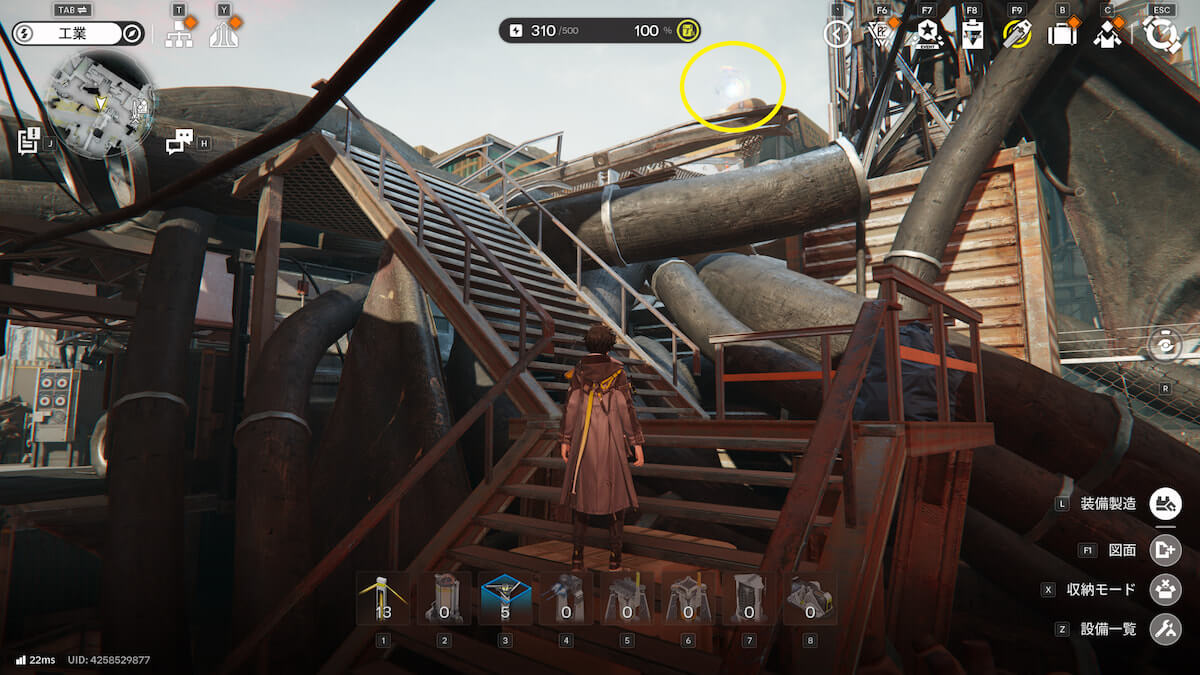Select the blue highlighted hotbar slot with 5
Screen dimensions: 1200x675
[x=505, y=598]
